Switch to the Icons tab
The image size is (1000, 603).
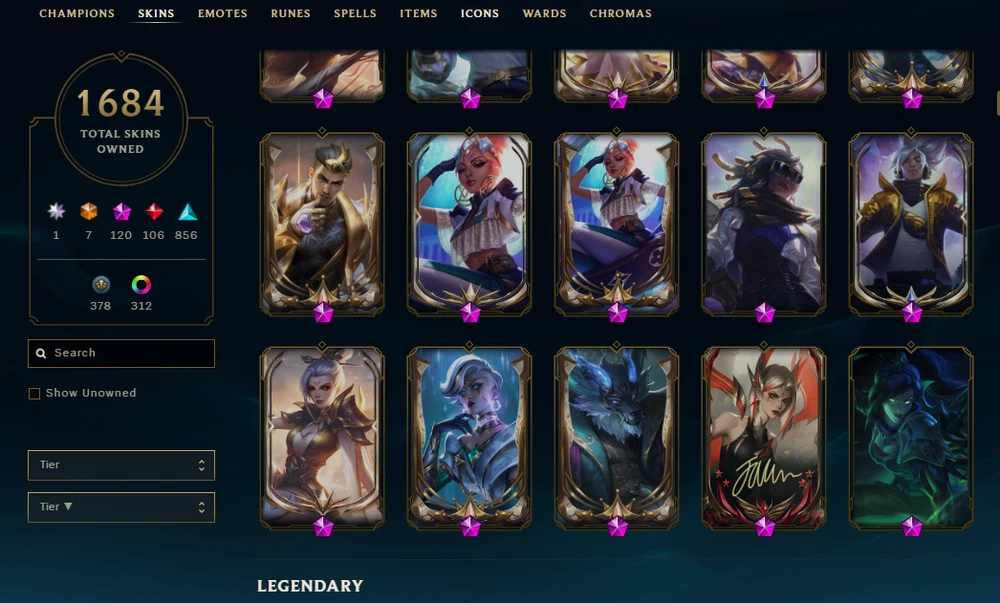pos(480,14)
